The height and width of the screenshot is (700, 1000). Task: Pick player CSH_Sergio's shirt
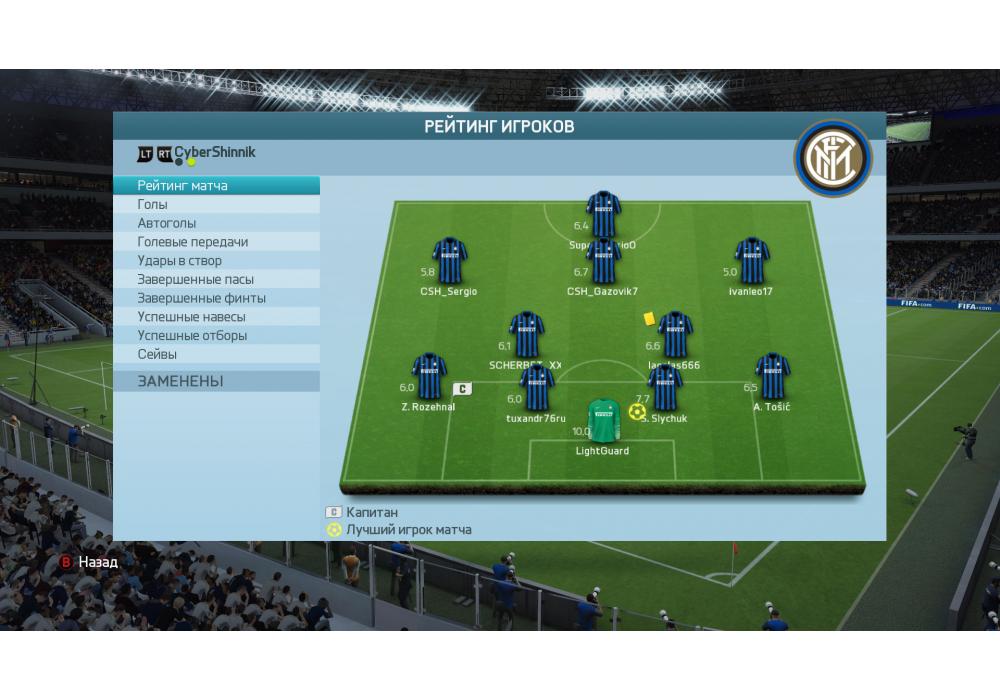point(449,261)
